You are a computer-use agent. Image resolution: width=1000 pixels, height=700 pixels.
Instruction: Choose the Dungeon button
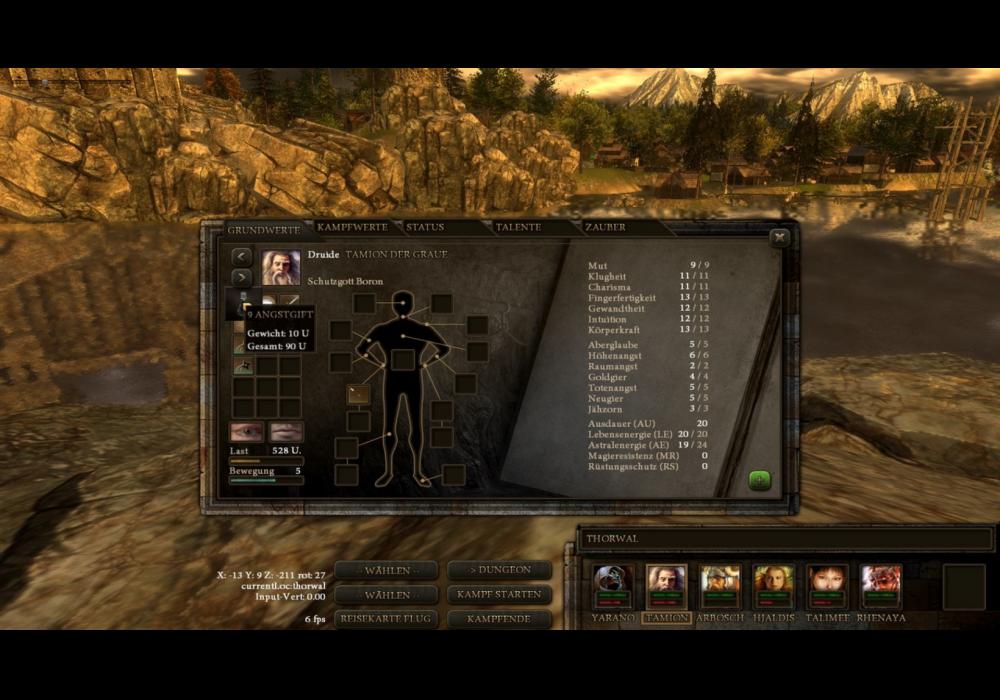coord(499,570)
